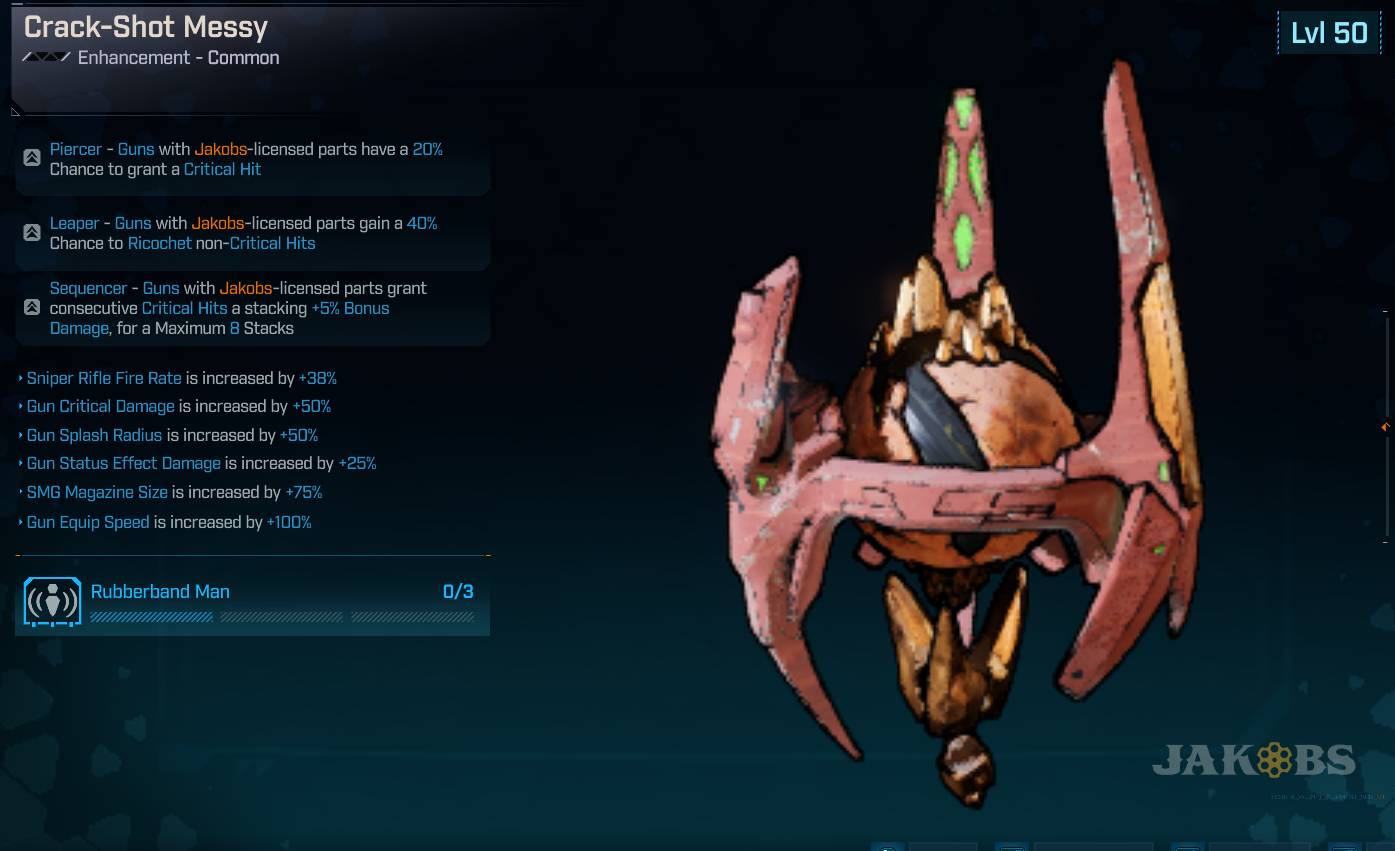The image size is (1395, 851).
Task: Click the Rubberband Man skill icon
Action: coord(52,602)
